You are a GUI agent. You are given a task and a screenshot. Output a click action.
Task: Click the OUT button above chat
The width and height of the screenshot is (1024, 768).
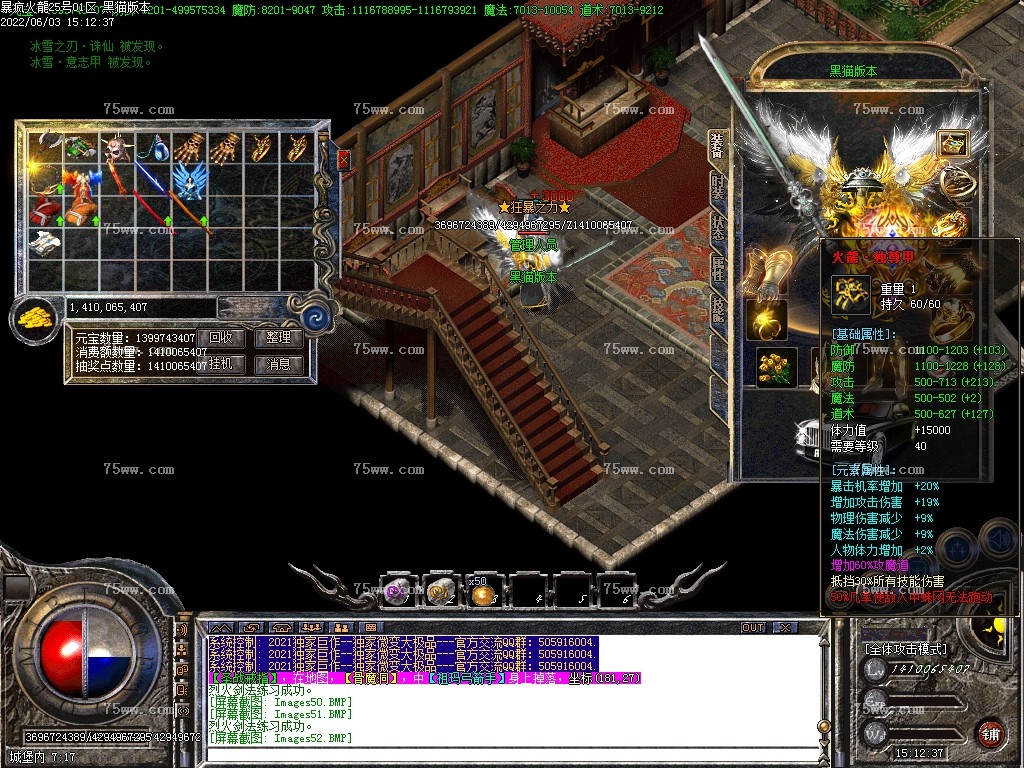(753, 627)
